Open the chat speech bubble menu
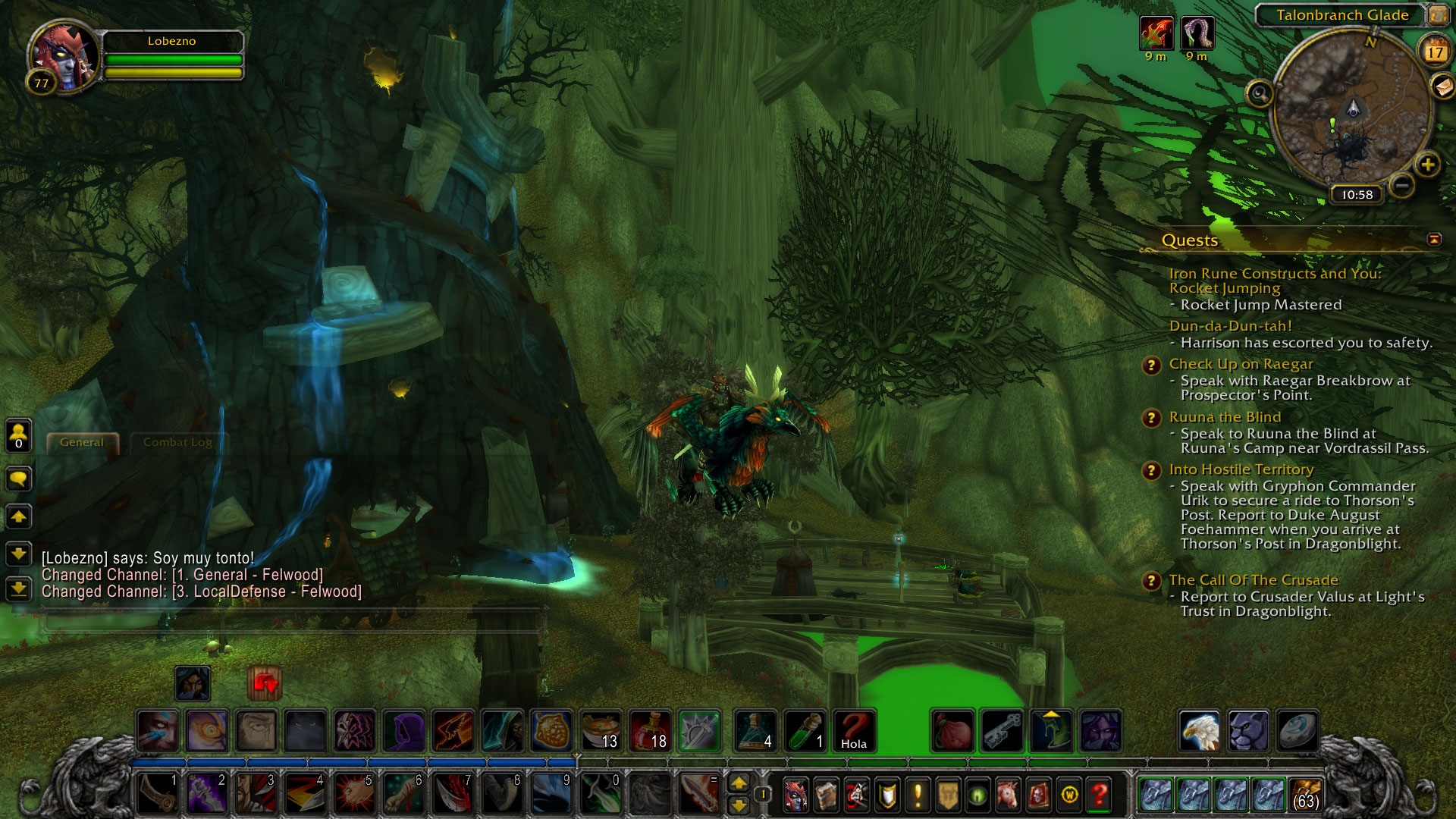1456x819 pixels. pos(18,479)
